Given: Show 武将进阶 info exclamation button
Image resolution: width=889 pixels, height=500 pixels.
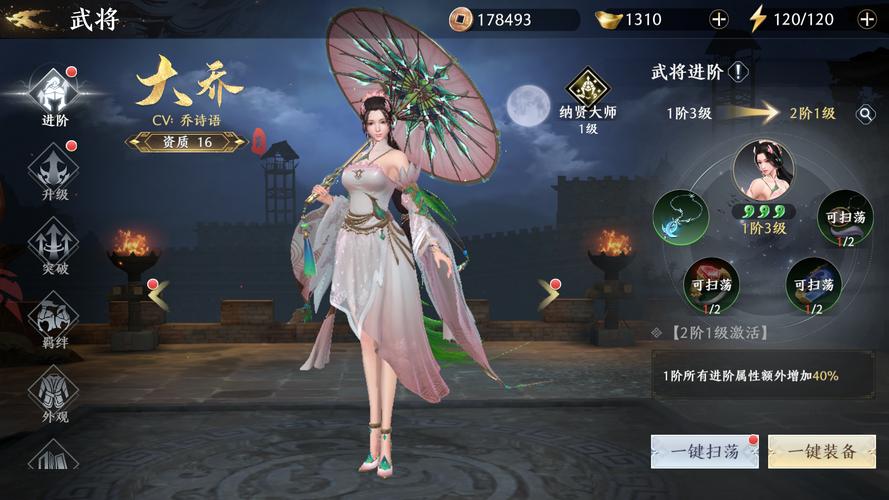Looking at the screenshot, I should (738, 72).
